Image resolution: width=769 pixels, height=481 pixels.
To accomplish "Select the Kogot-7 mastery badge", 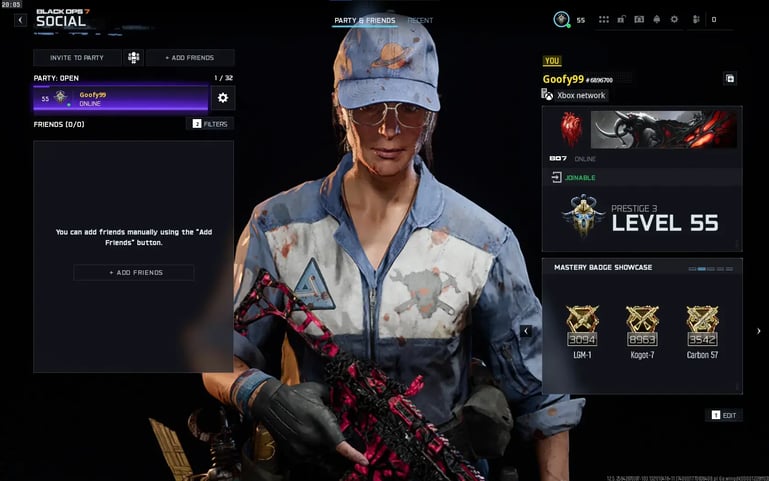I will [642, 329].
